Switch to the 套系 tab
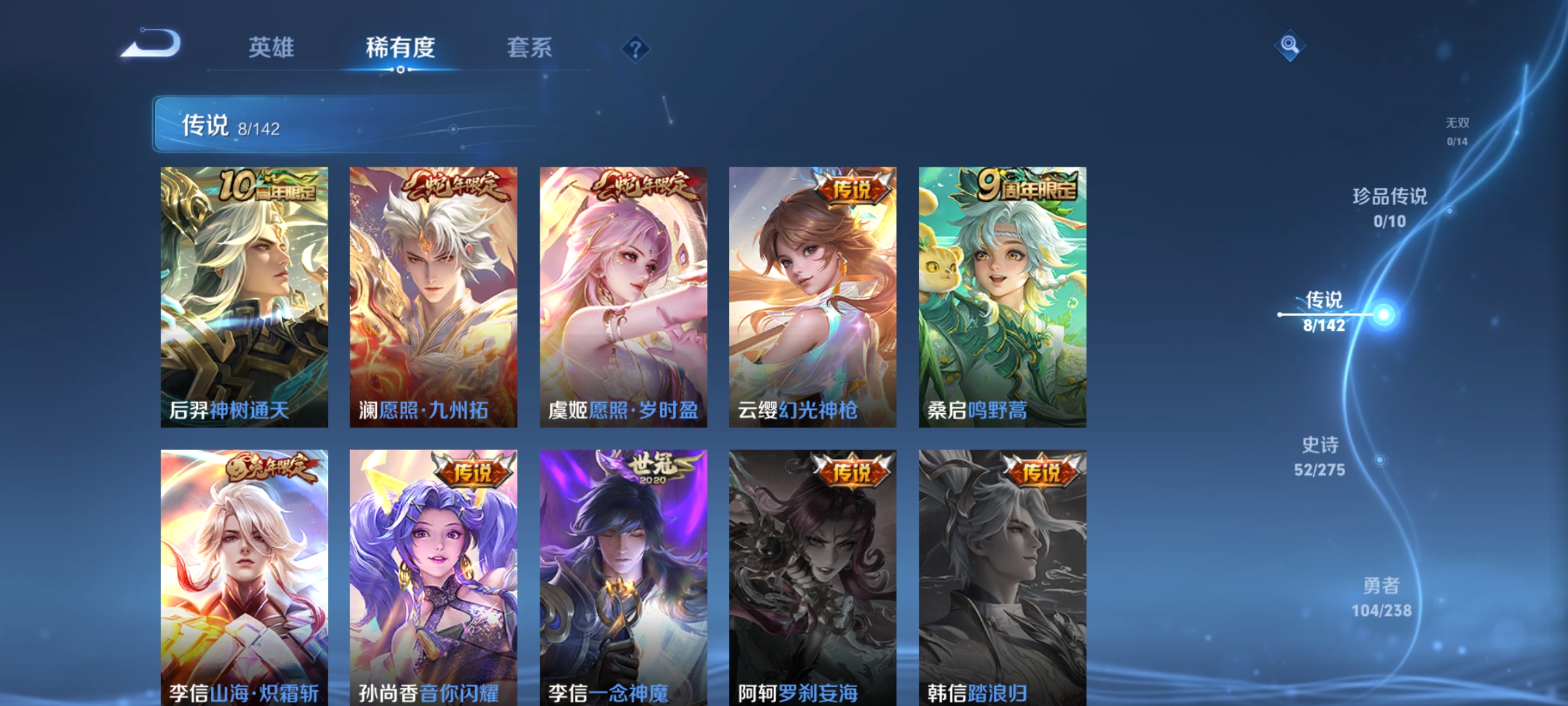This screenshot has height=706, width=1568. tap(529, 46)
